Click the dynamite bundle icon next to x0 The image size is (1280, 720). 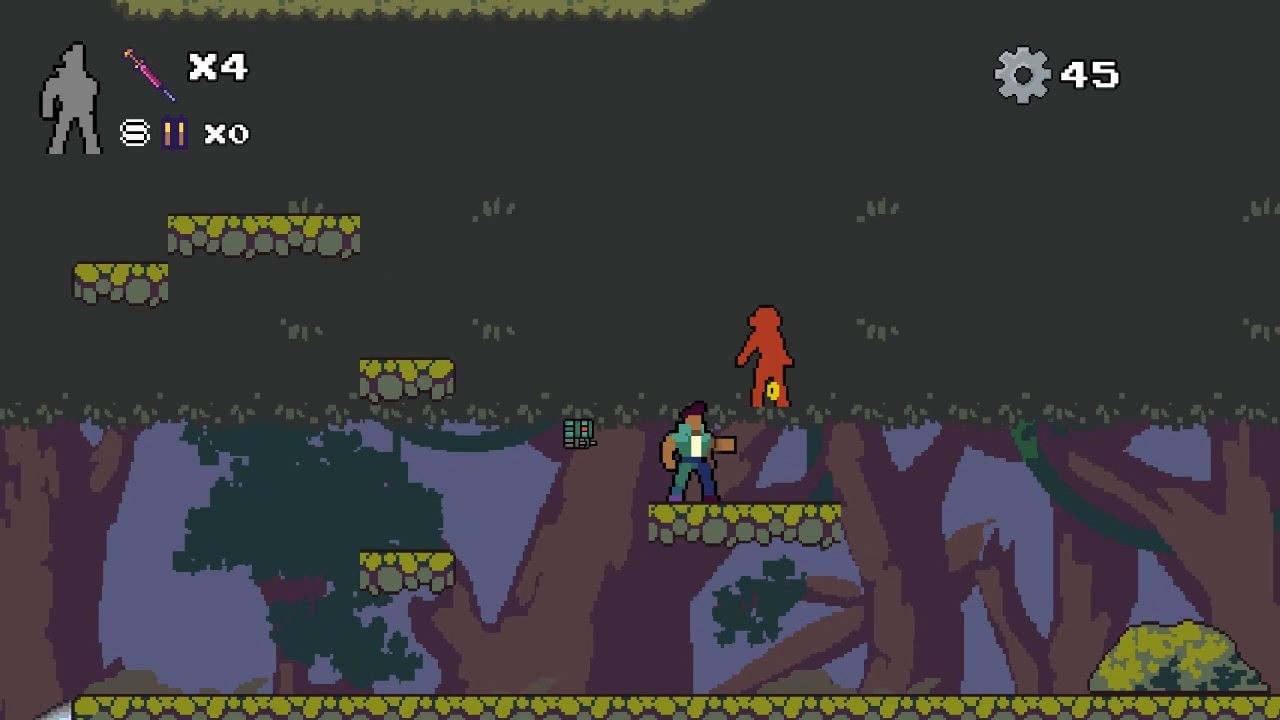(174, 133)
